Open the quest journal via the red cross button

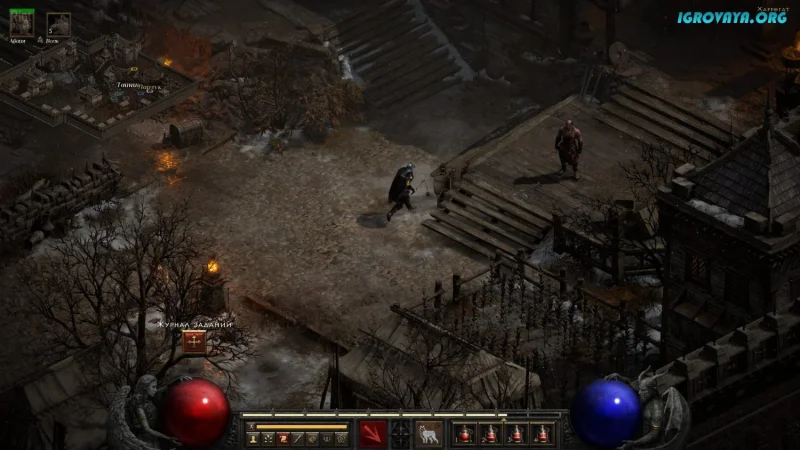point(195,342)
